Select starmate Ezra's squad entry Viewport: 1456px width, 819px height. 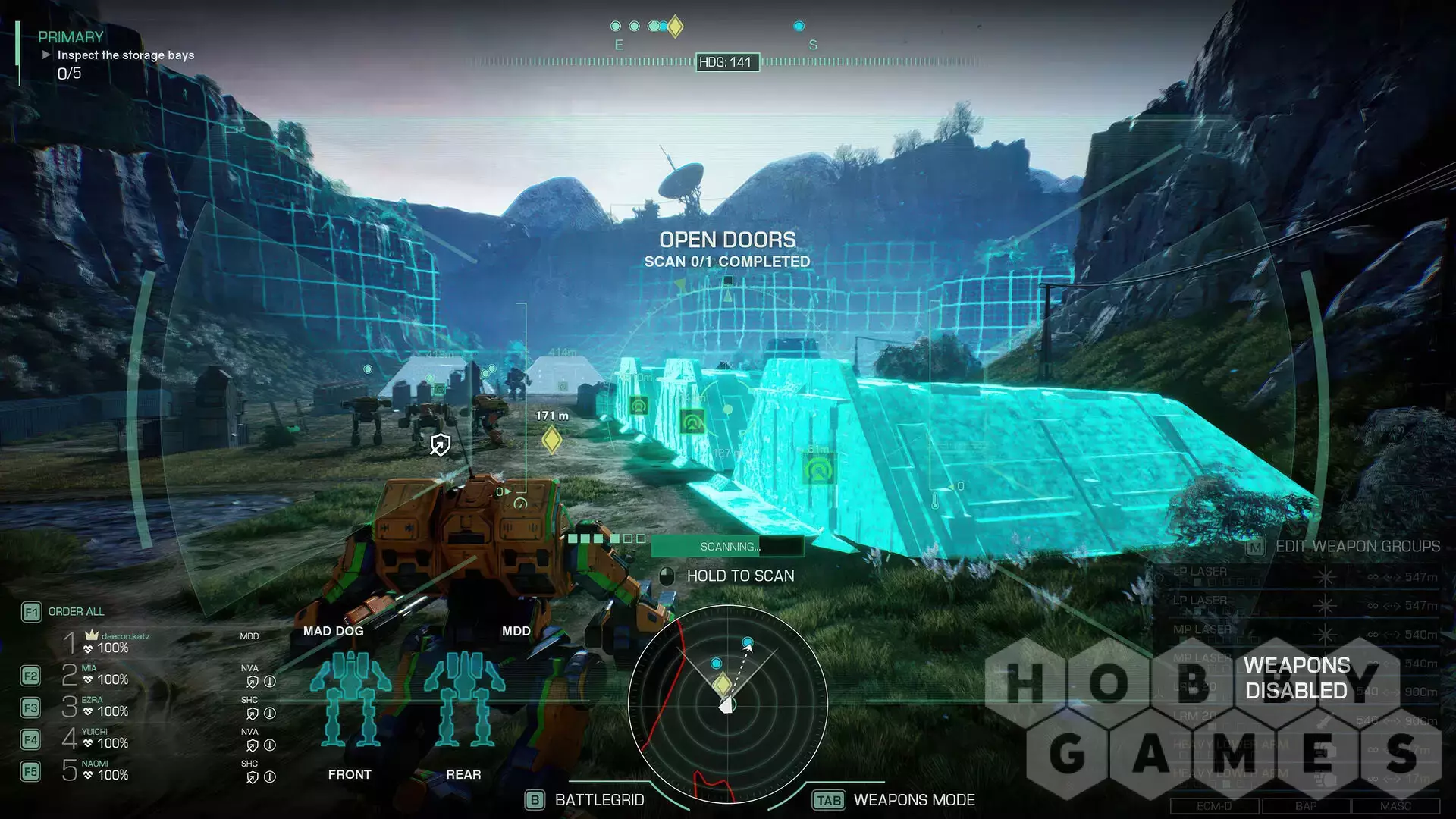click(105, 707)
